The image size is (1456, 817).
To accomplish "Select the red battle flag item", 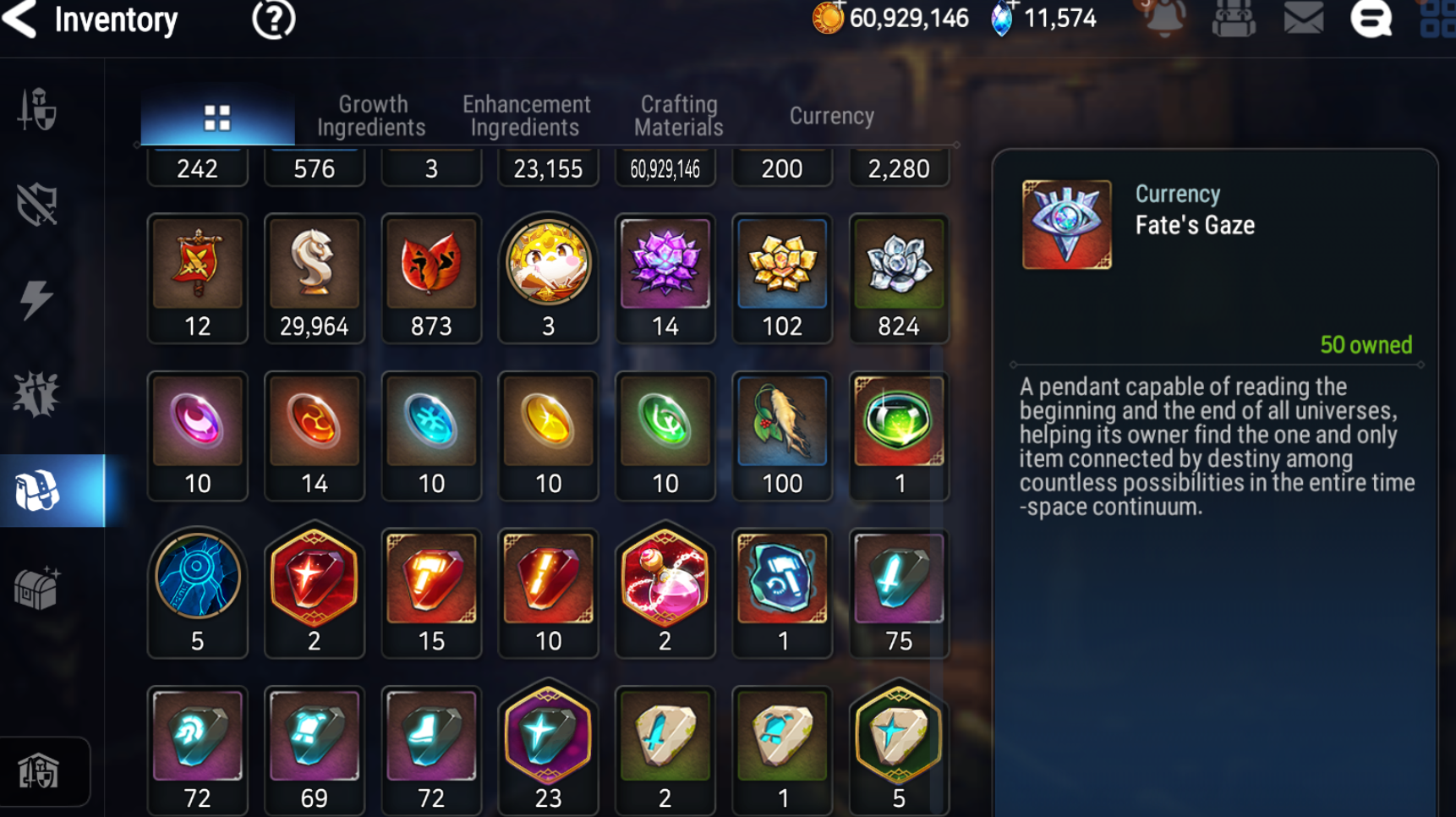I will [197, 263].
